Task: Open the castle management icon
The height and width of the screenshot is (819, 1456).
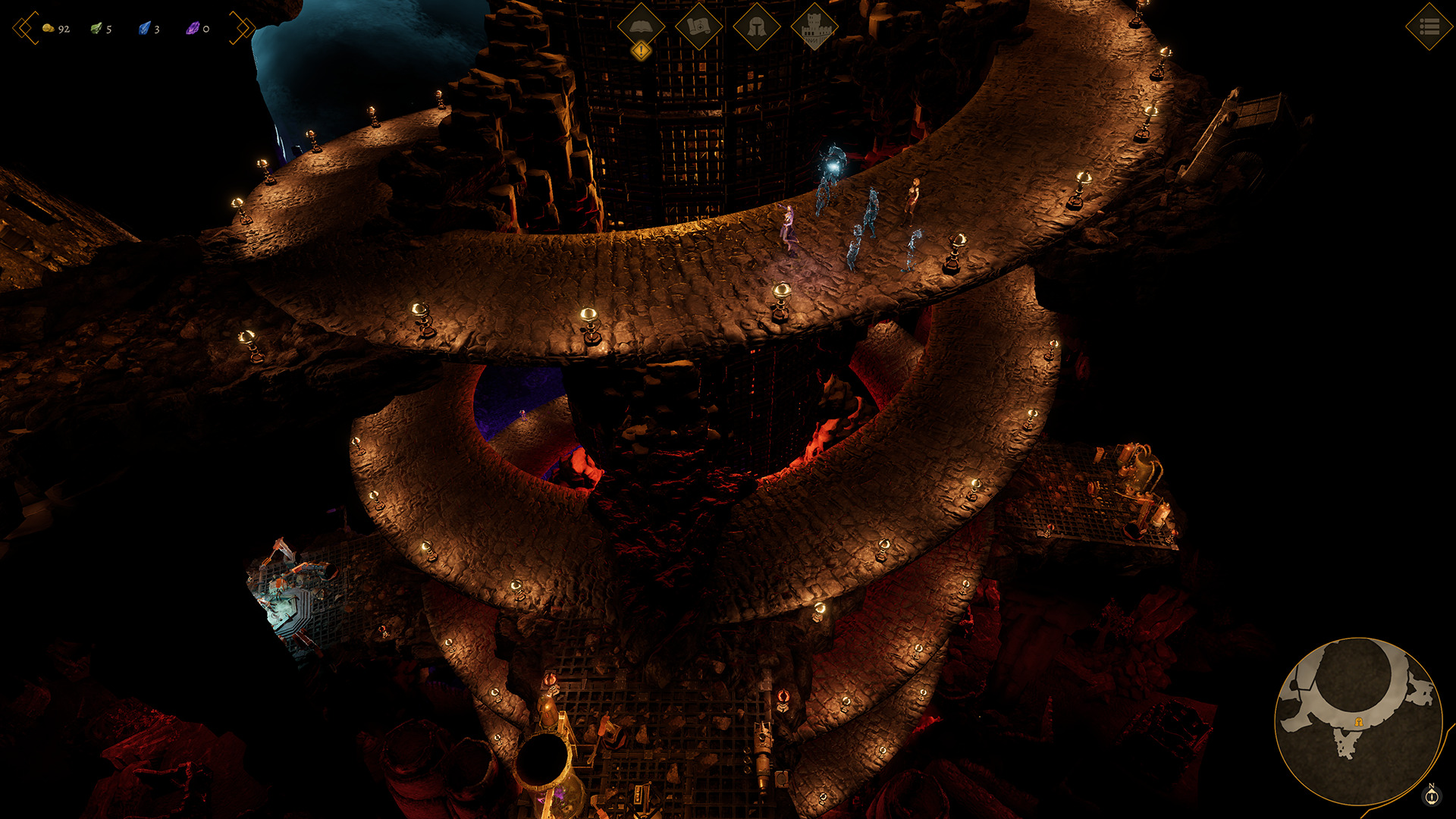Action: pos(814,26)
